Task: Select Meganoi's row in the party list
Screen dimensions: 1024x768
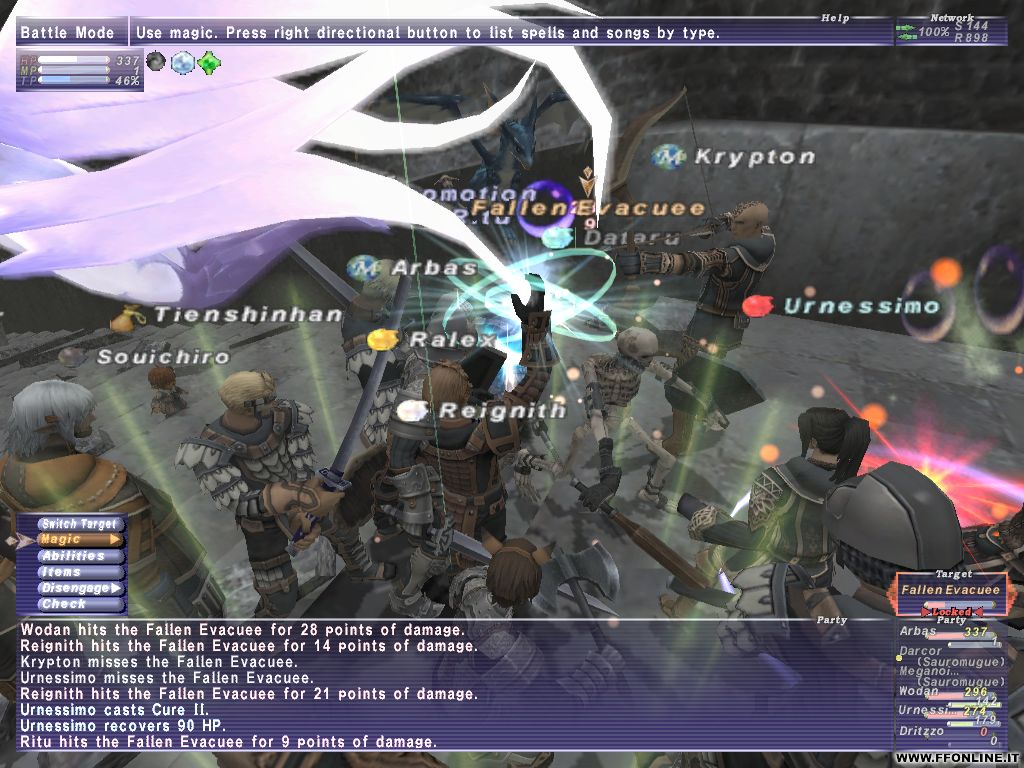Action: pos(944,671)
